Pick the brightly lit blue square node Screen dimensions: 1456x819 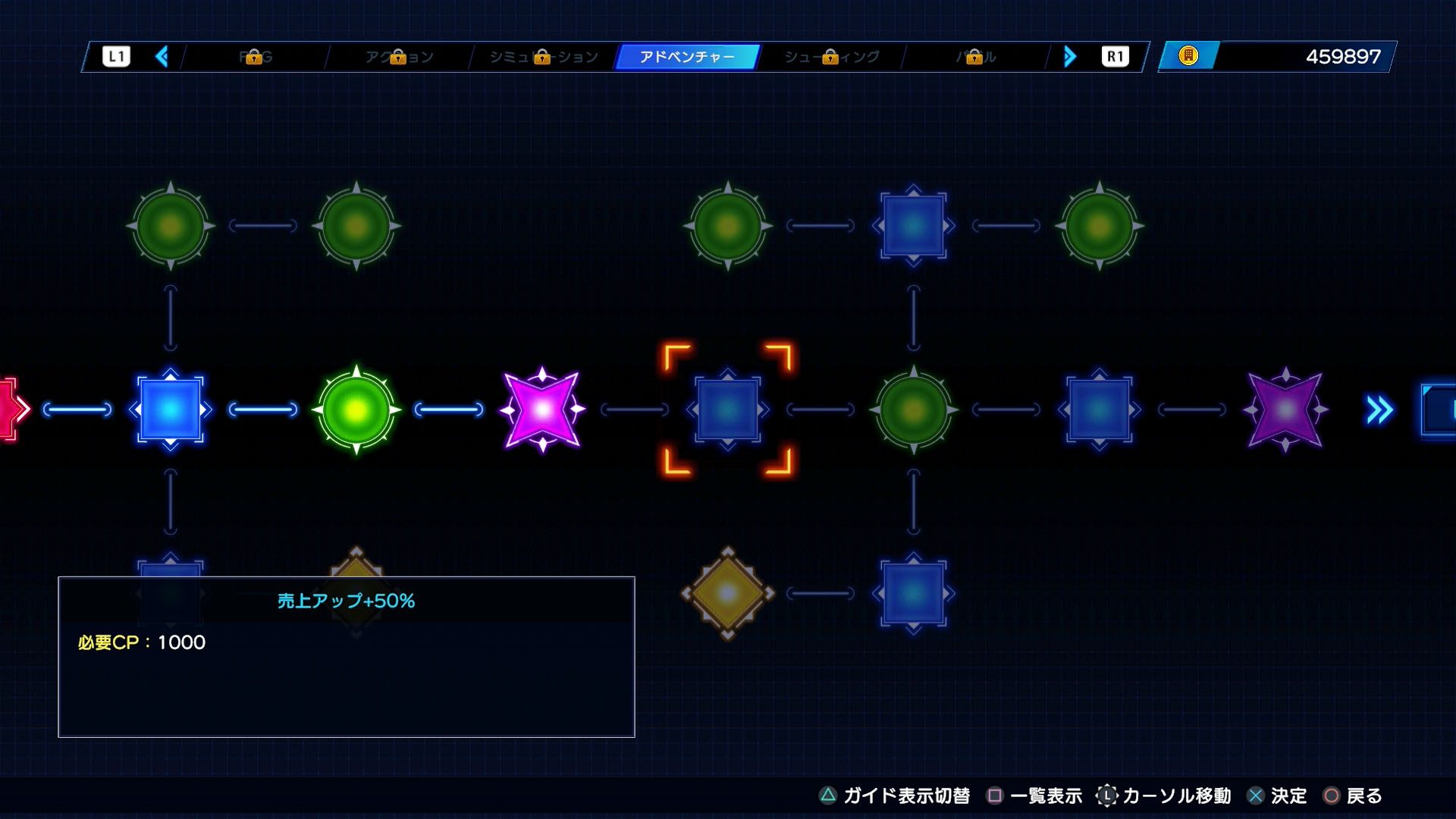(170, 409)
